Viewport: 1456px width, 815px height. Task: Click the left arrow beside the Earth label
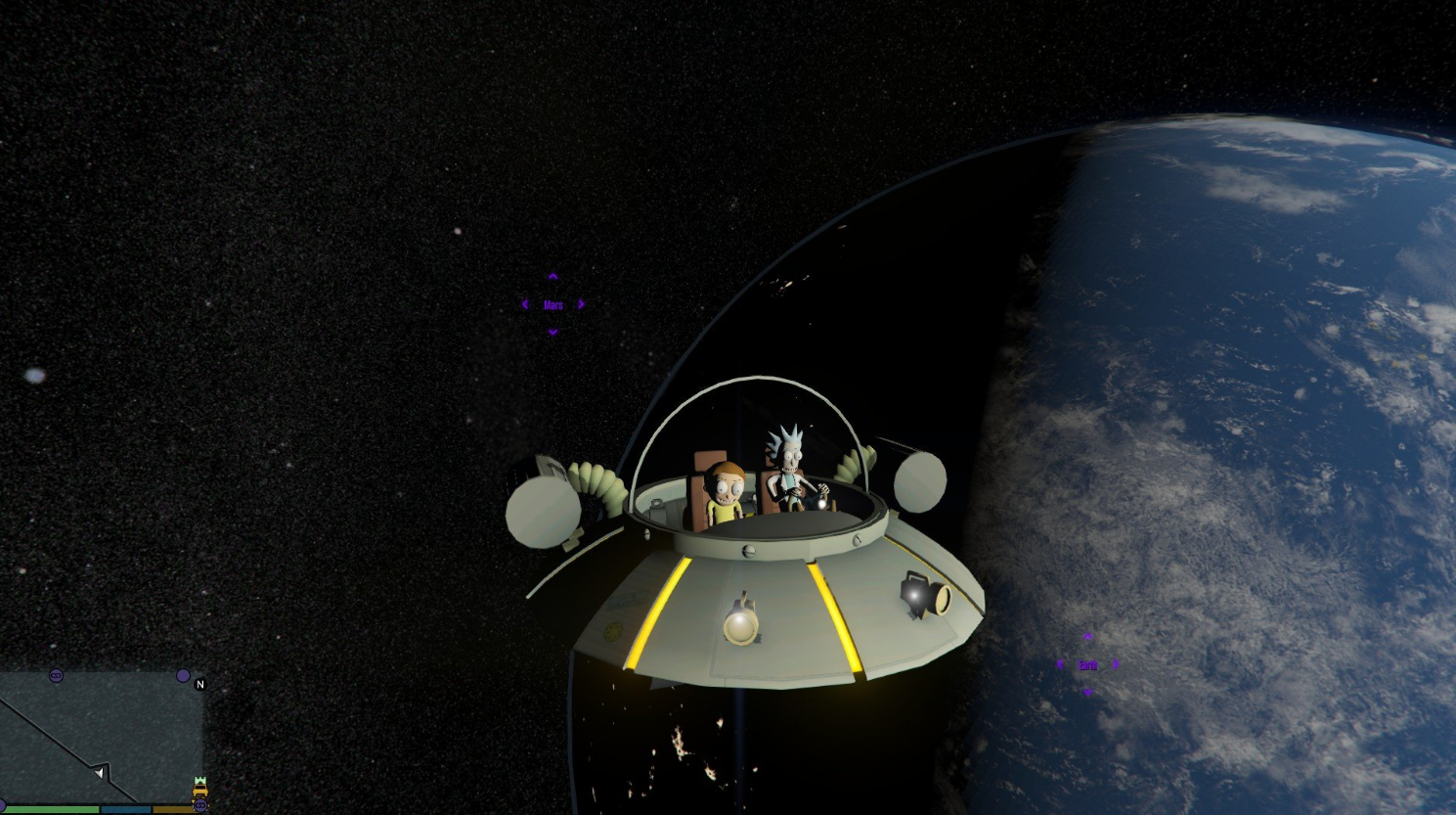pos(1060,664)
